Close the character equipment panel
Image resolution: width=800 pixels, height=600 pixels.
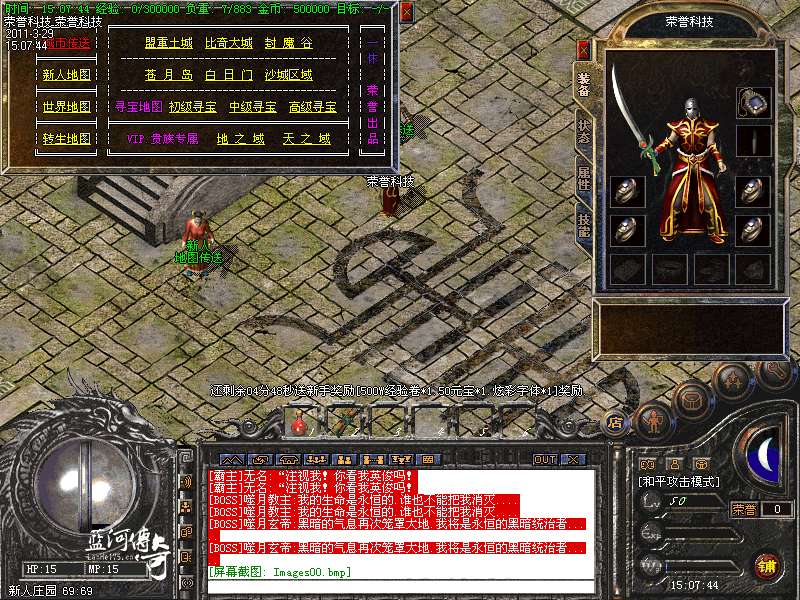pos(584,48)
